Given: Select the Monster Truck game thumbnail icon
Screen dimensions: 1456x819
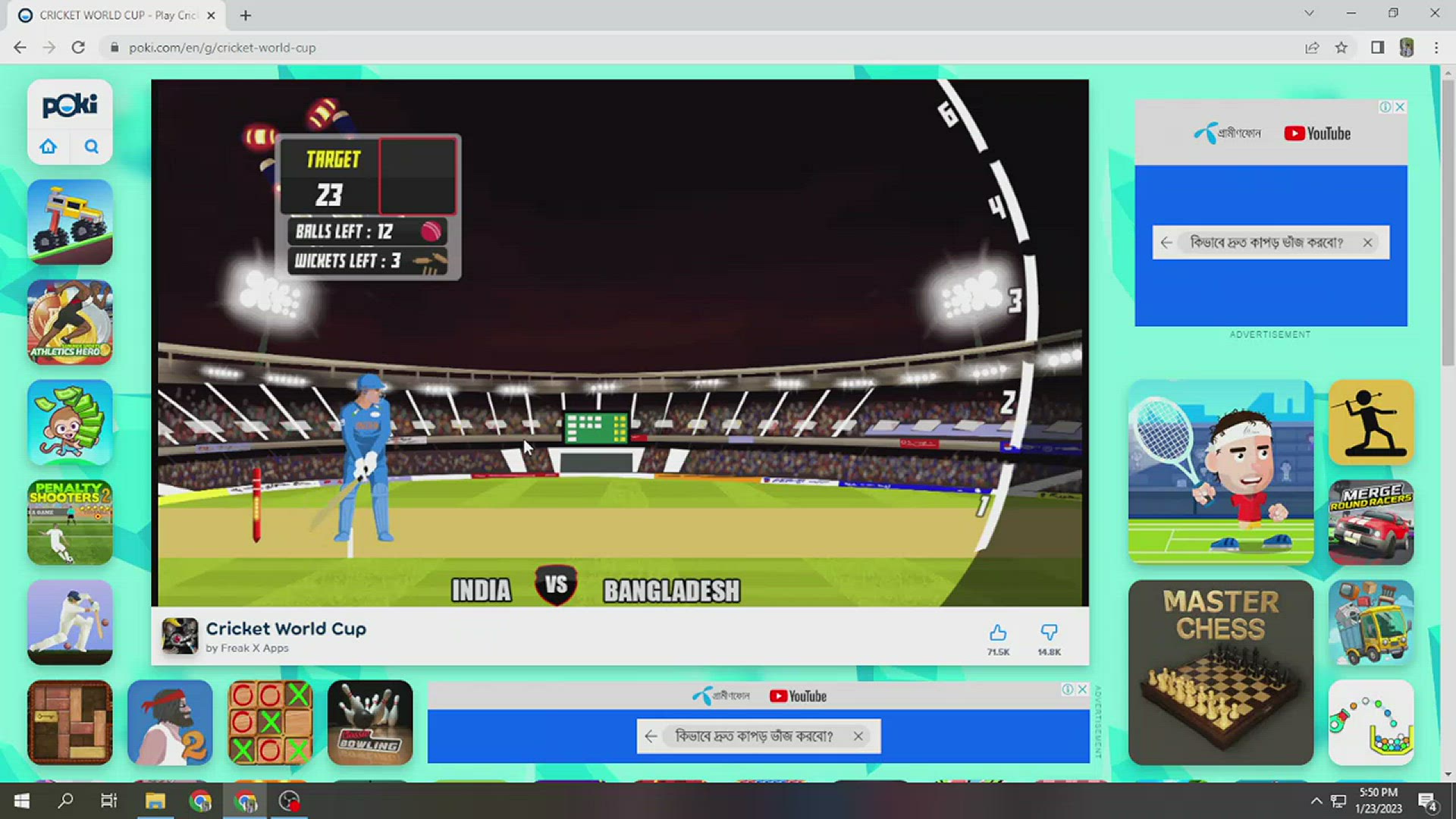Looking at the screenshot, I should 69,222.
